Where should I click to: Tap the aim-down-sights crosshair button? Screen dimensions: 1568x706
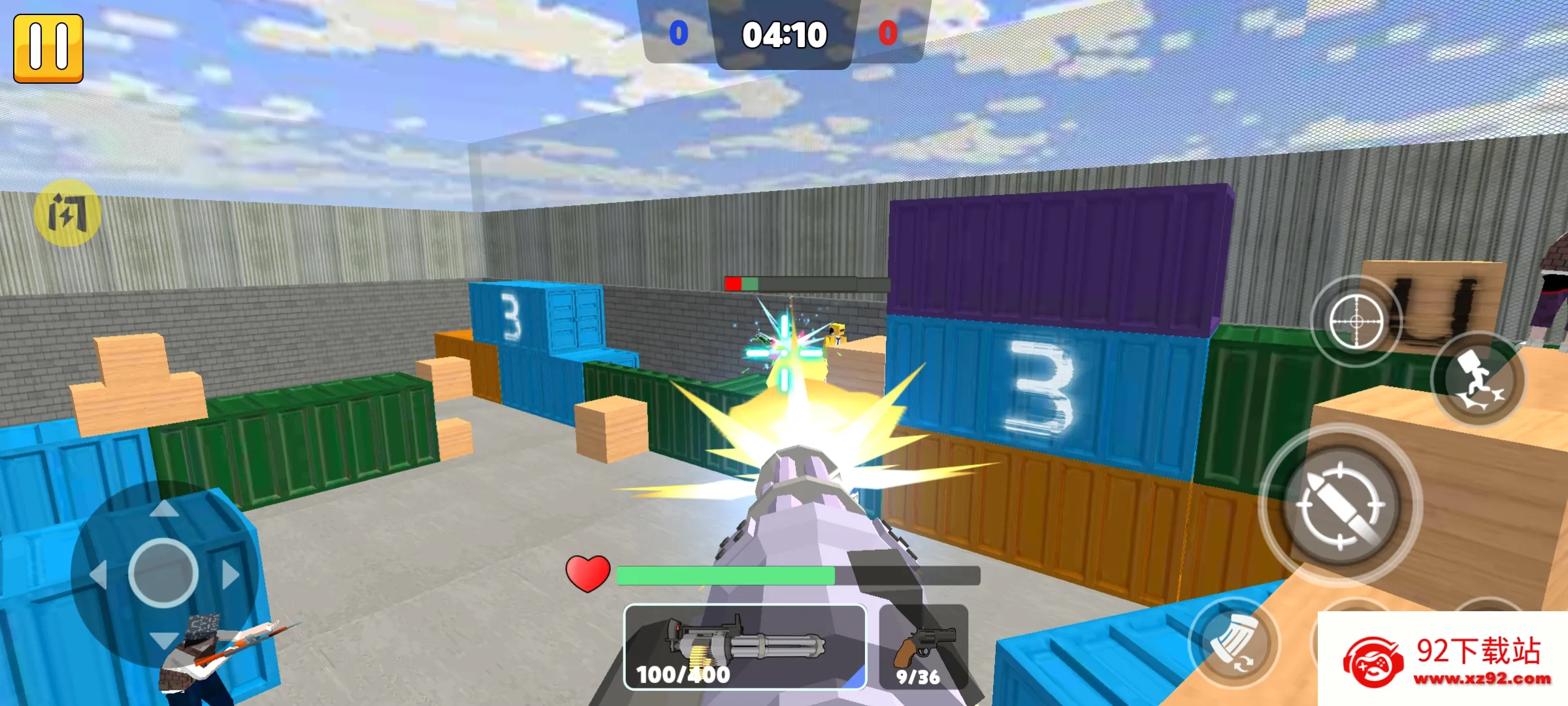point(1356,321)
